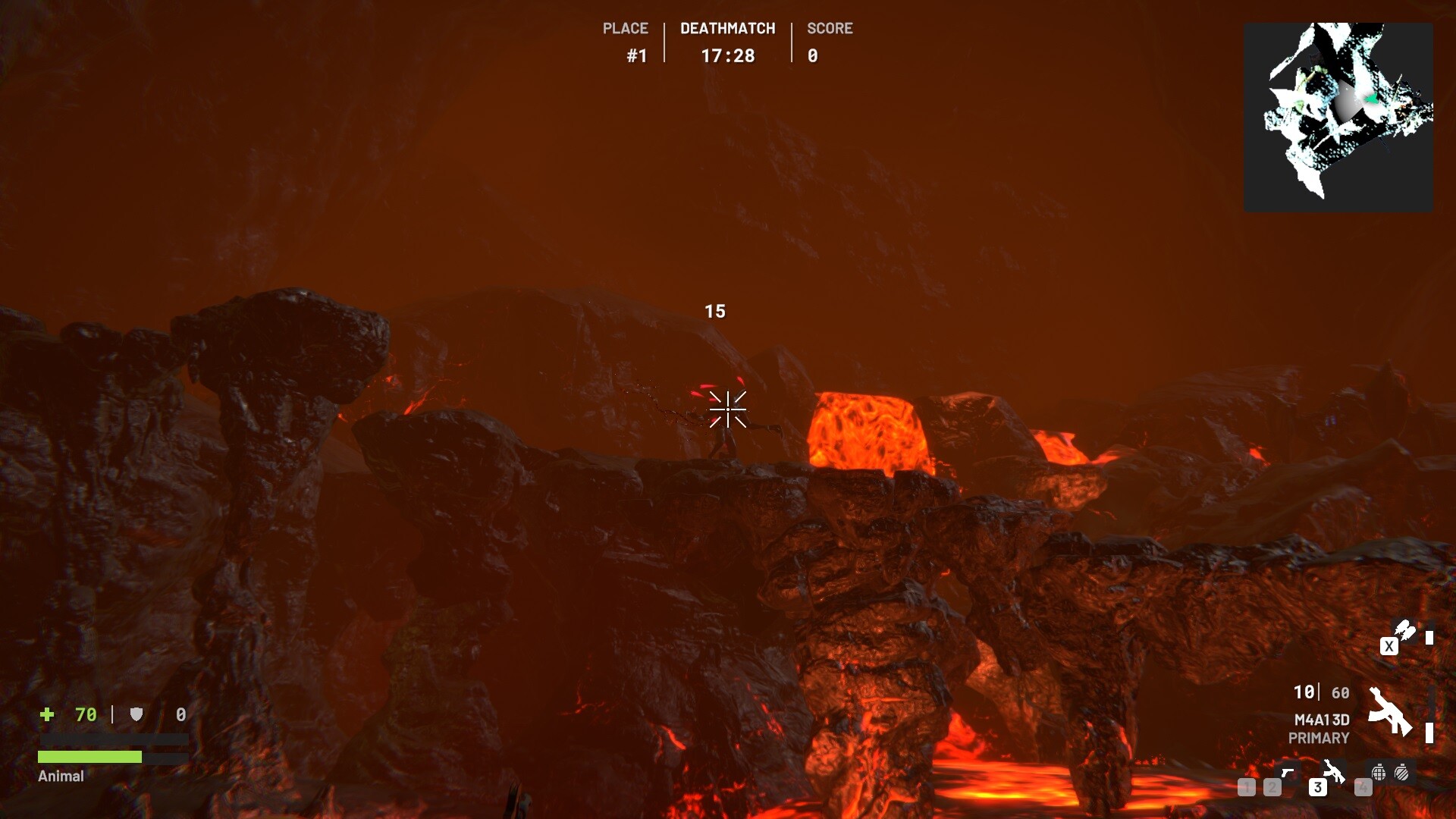Image resolution: width=1456 pixels, height=819 pixels.
Task: Click the Animal player name label
Action: [x=60, y=777]
